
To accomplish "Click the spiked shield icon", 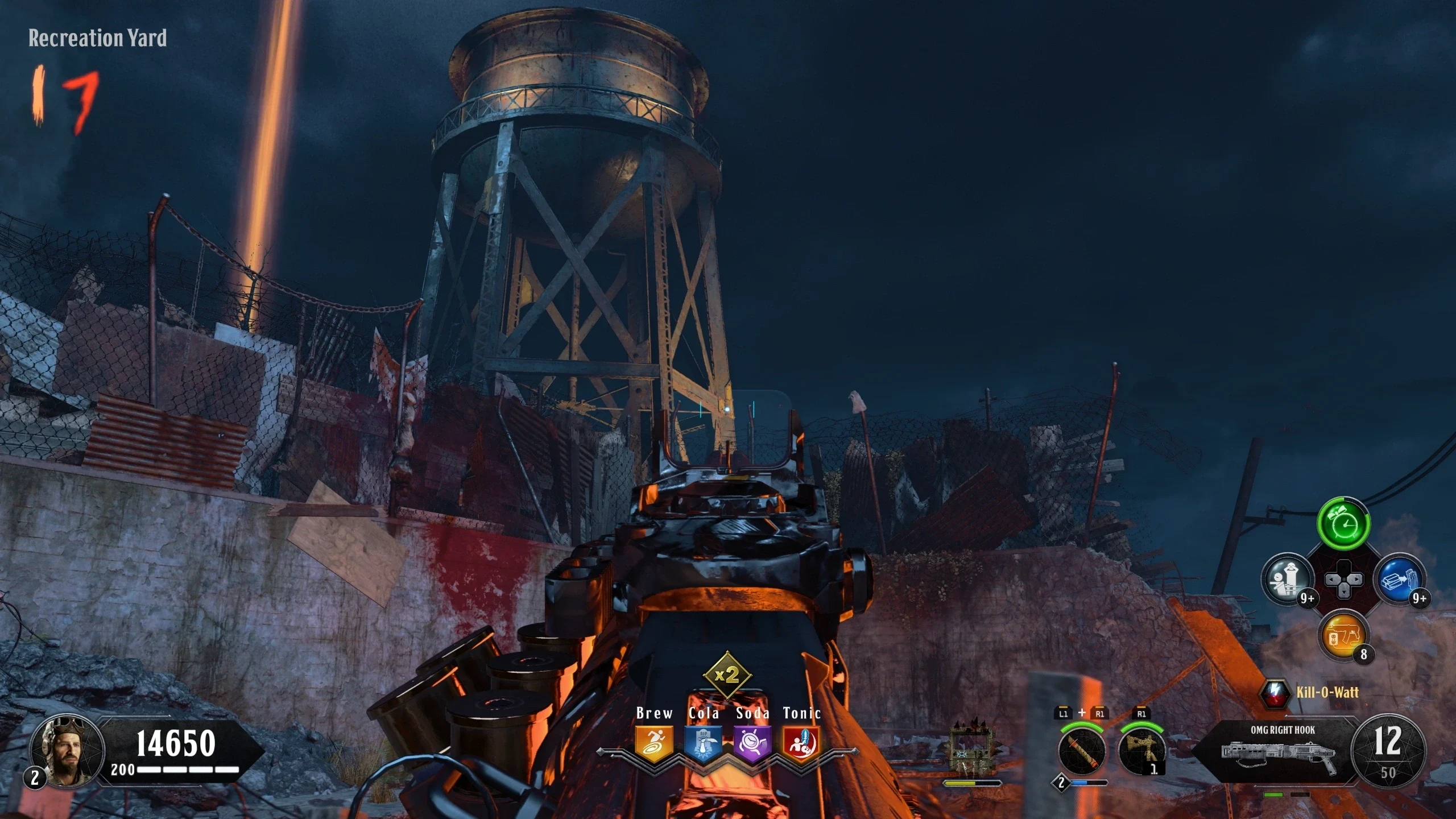I will point(973,751).
